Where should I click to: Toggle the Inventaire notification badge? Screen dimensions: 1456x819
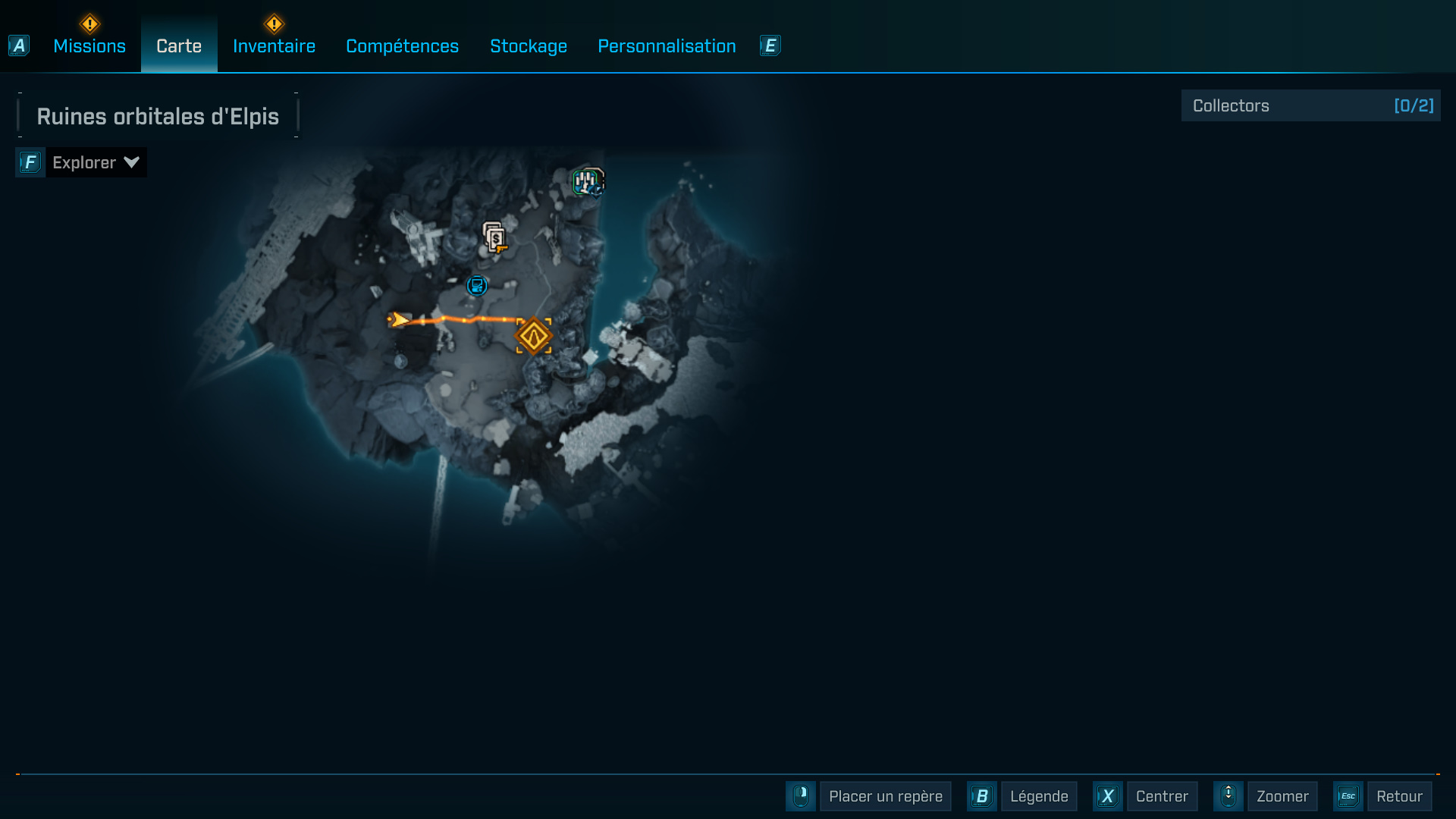274,23
